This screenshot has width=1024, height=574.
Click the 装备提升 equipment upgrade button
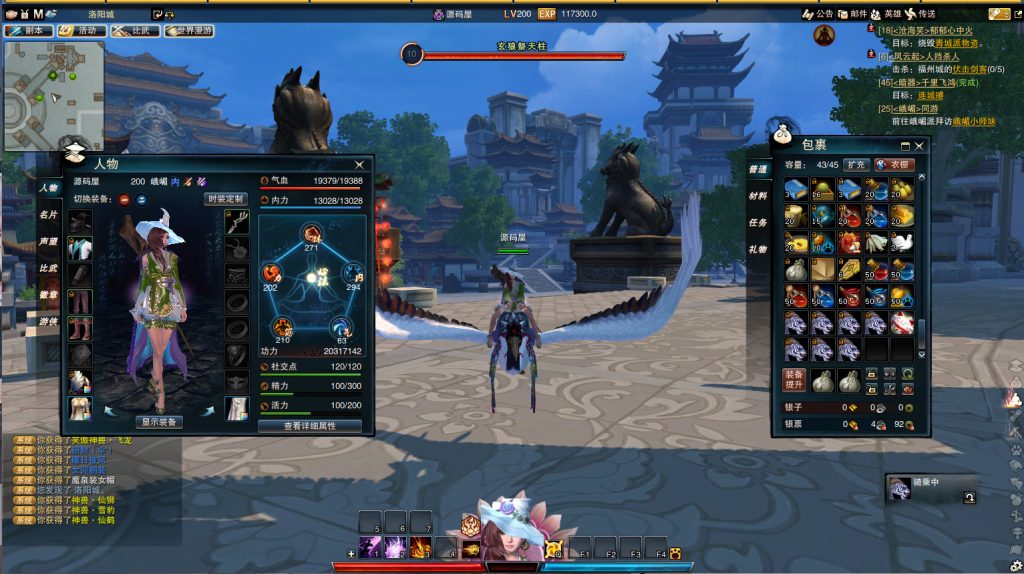(793, 380)
